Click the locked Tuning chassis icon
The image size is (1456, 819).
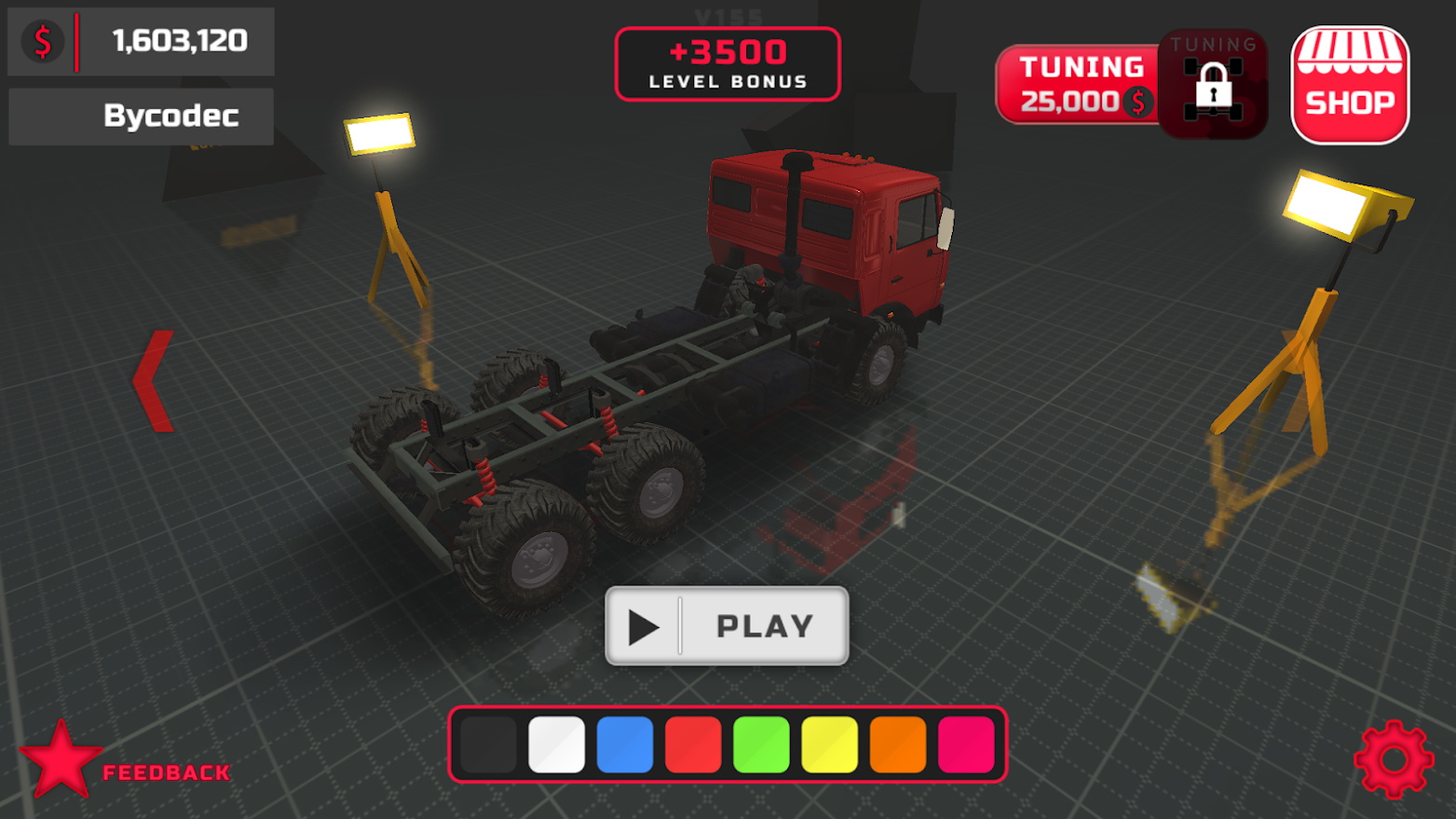[x=1212, y=84]
